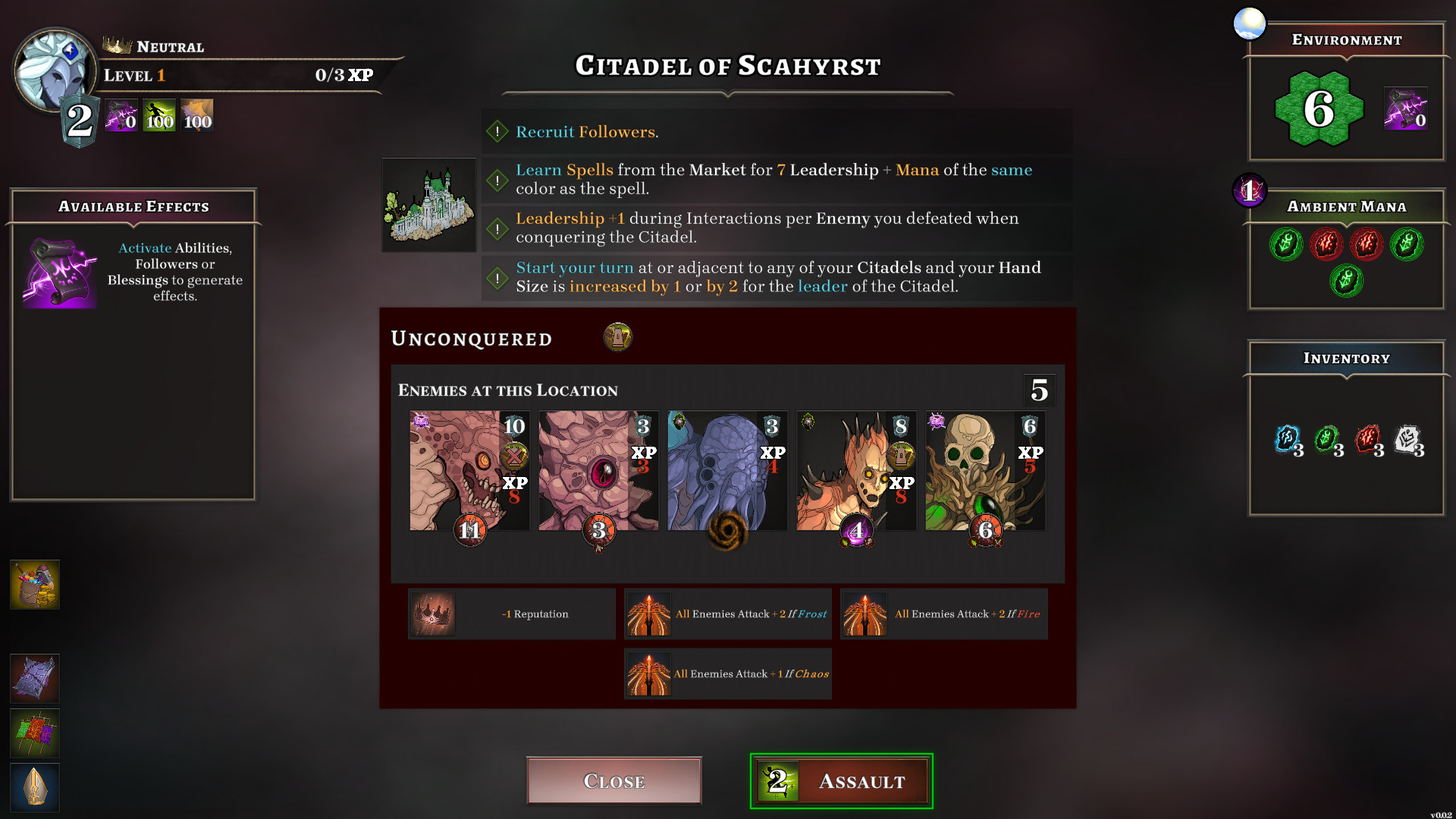Click the golden tower icon beside Unconquered
Image resolution: width=1456 pixels, height=819 pixels.
tap(617, 337)
